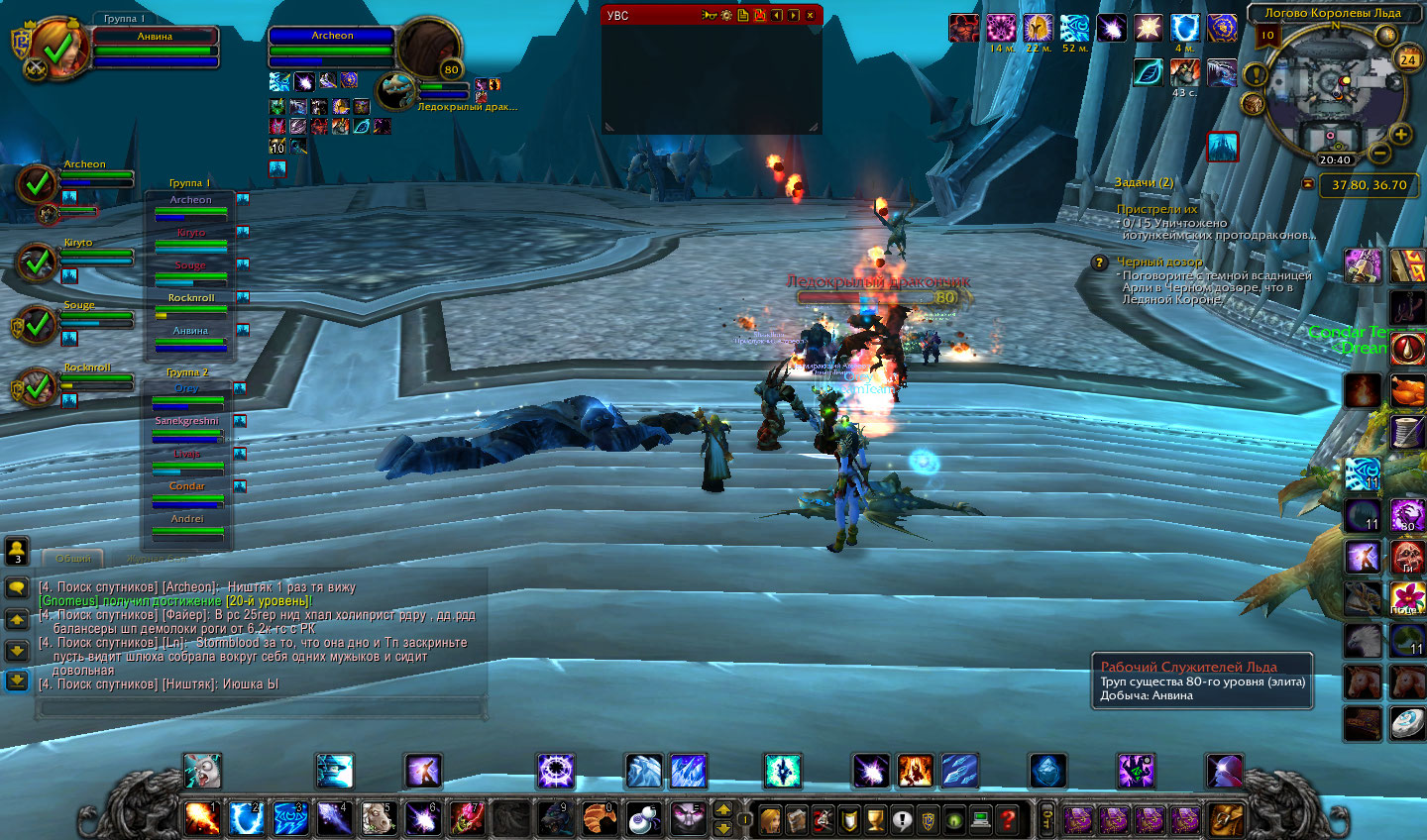Switch to the Общий chat tab
This screenshot has height=840, width=1427.
click(x=72, y=559)
